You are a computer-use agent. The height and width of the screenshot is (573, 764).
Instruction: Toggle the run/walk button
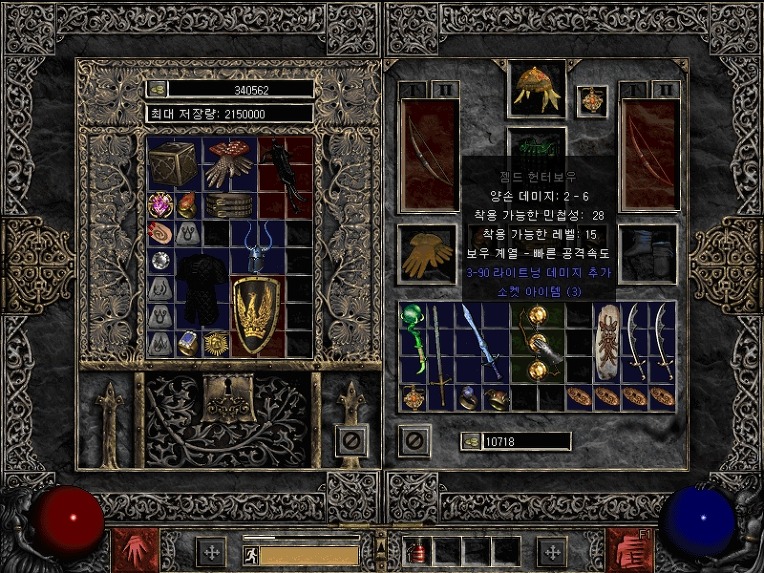[250, 551]
